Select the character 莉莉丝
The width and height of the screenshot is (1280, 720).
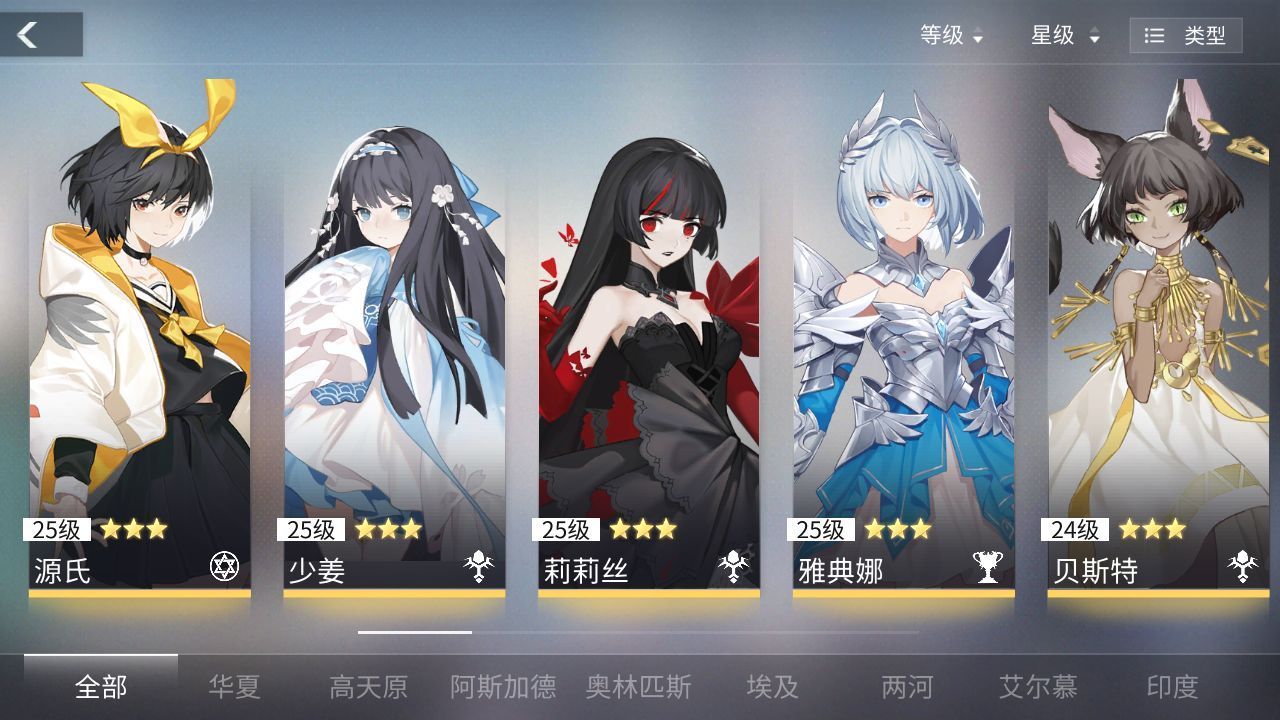pyautogui.click(x=648, y=330)
